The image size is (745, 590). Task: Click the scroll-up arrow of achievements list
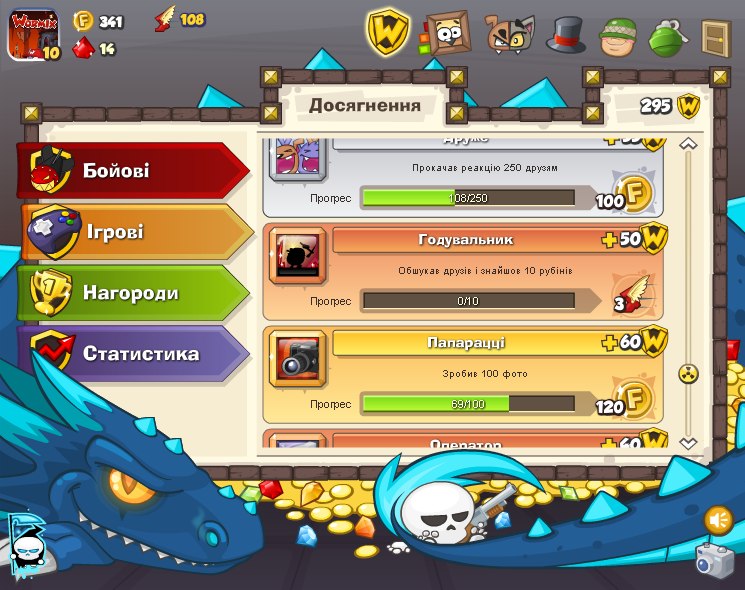tap(687, 145)
